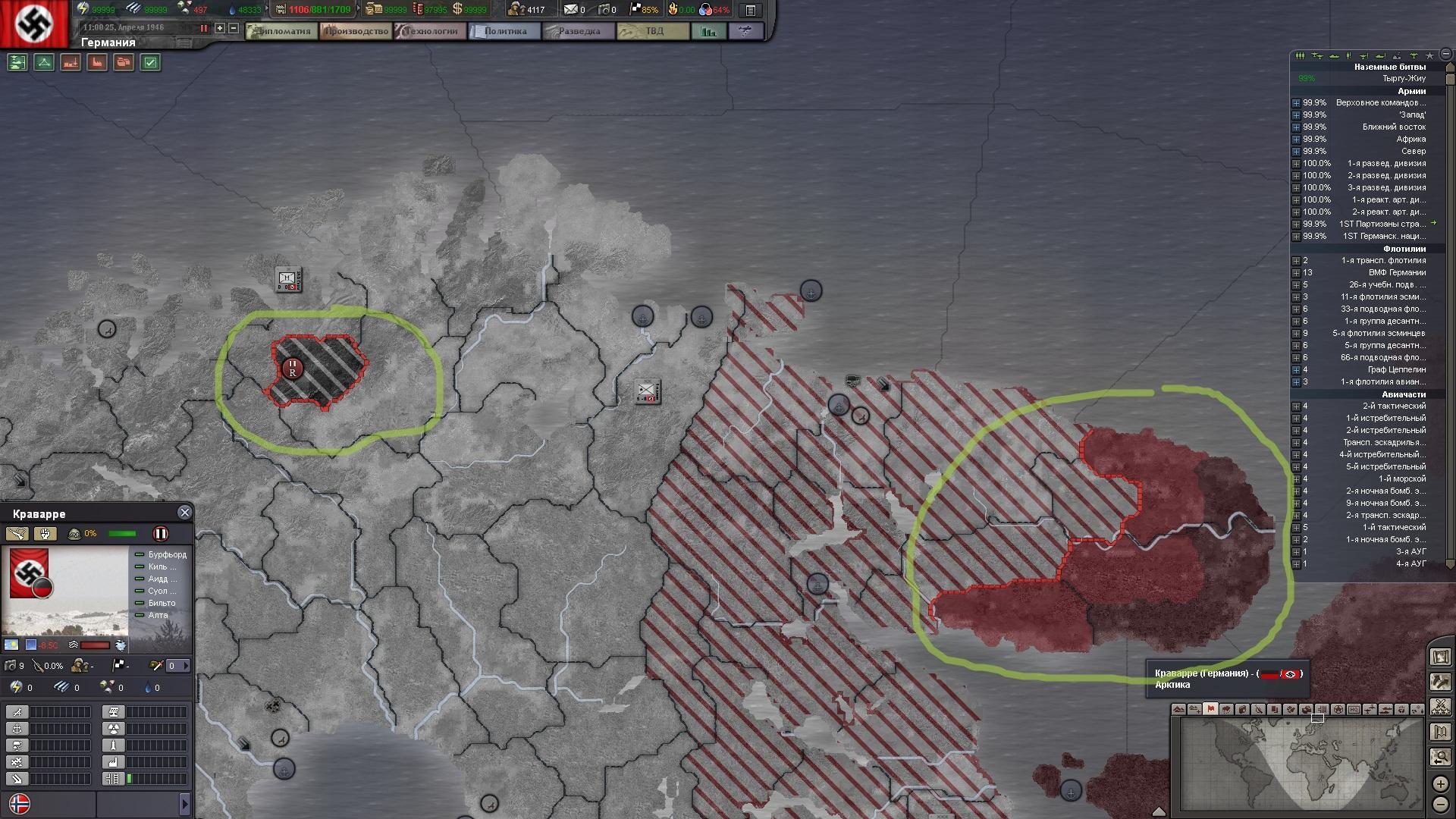
Task: Build an air base with airplane button
Action: [x=17, y=712]
